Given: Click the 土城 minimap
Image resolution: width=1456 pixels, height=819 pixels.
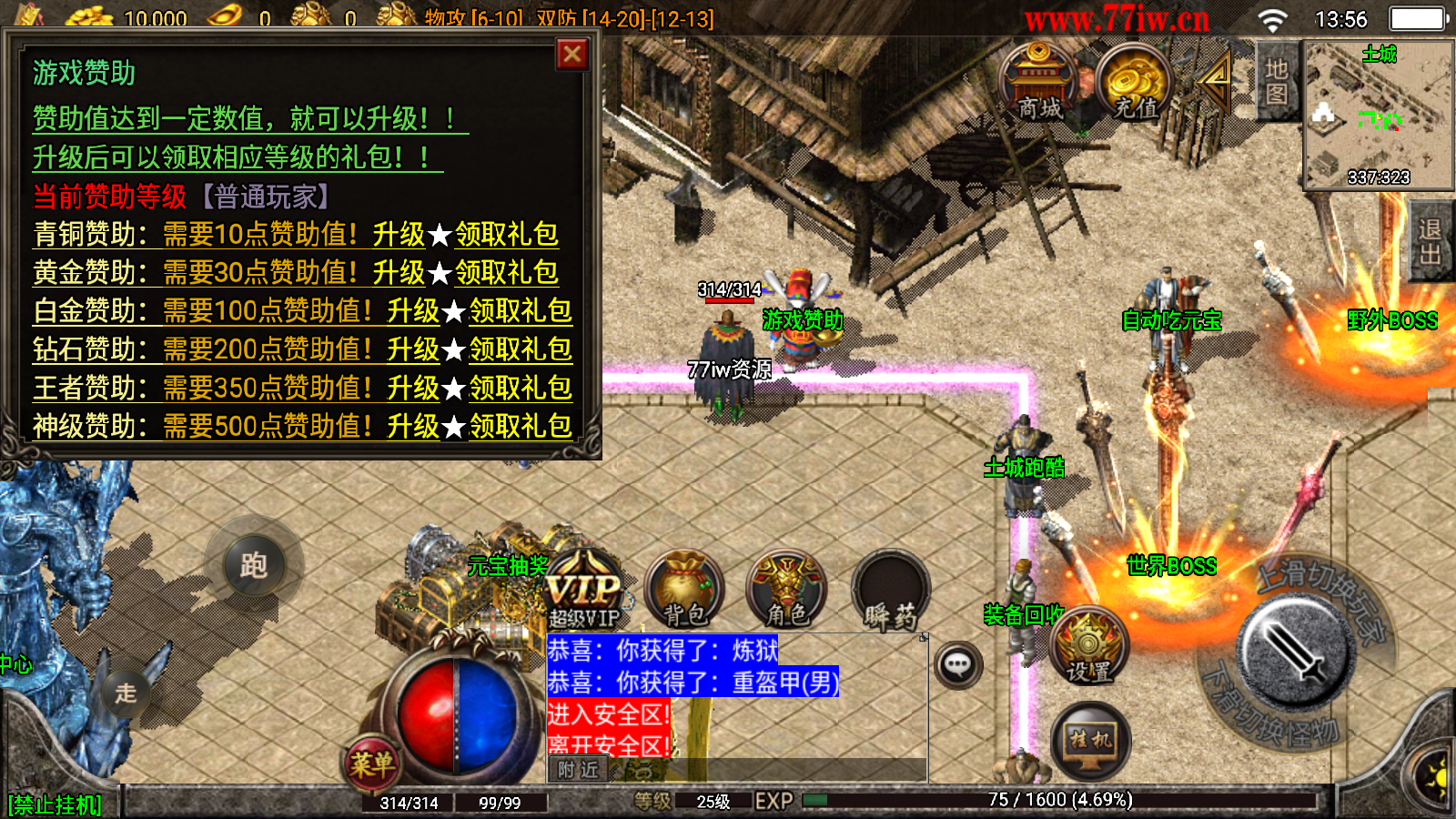Looking at the screenshot, I should pos(1378,116).
